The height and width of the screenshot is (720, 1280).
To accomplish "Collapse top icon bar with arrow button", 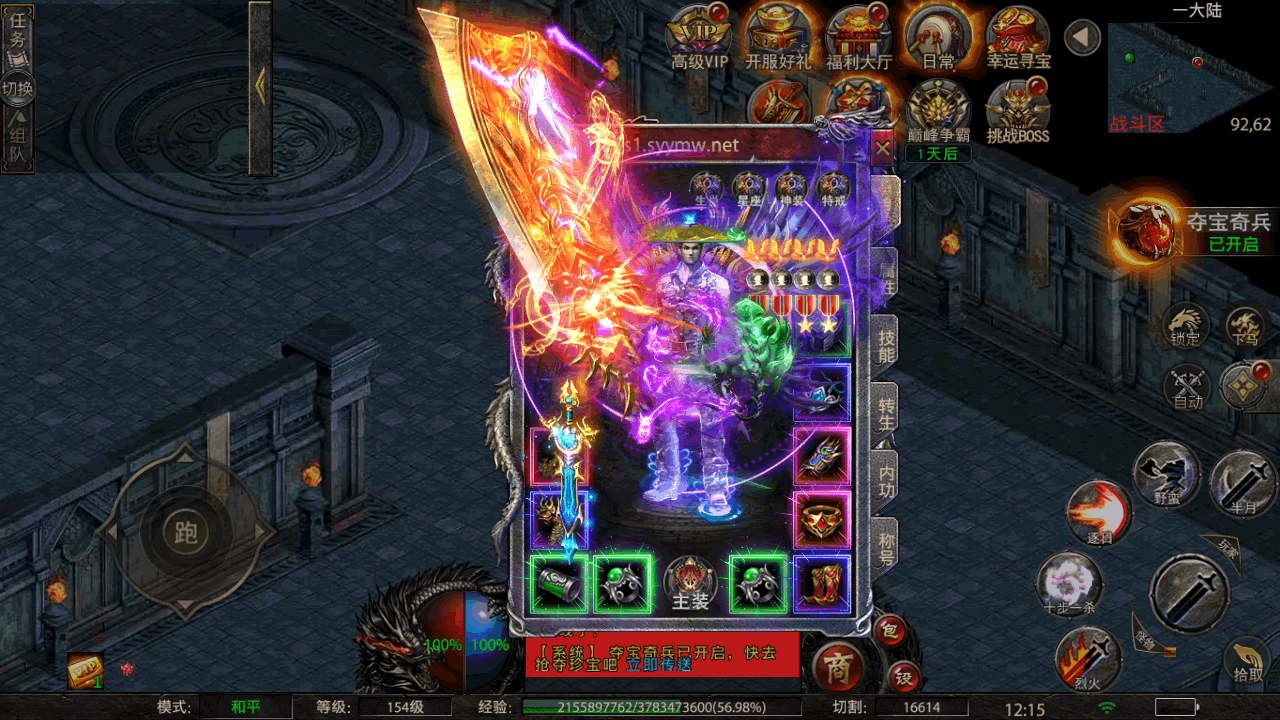I will (x=1082, y=38).
